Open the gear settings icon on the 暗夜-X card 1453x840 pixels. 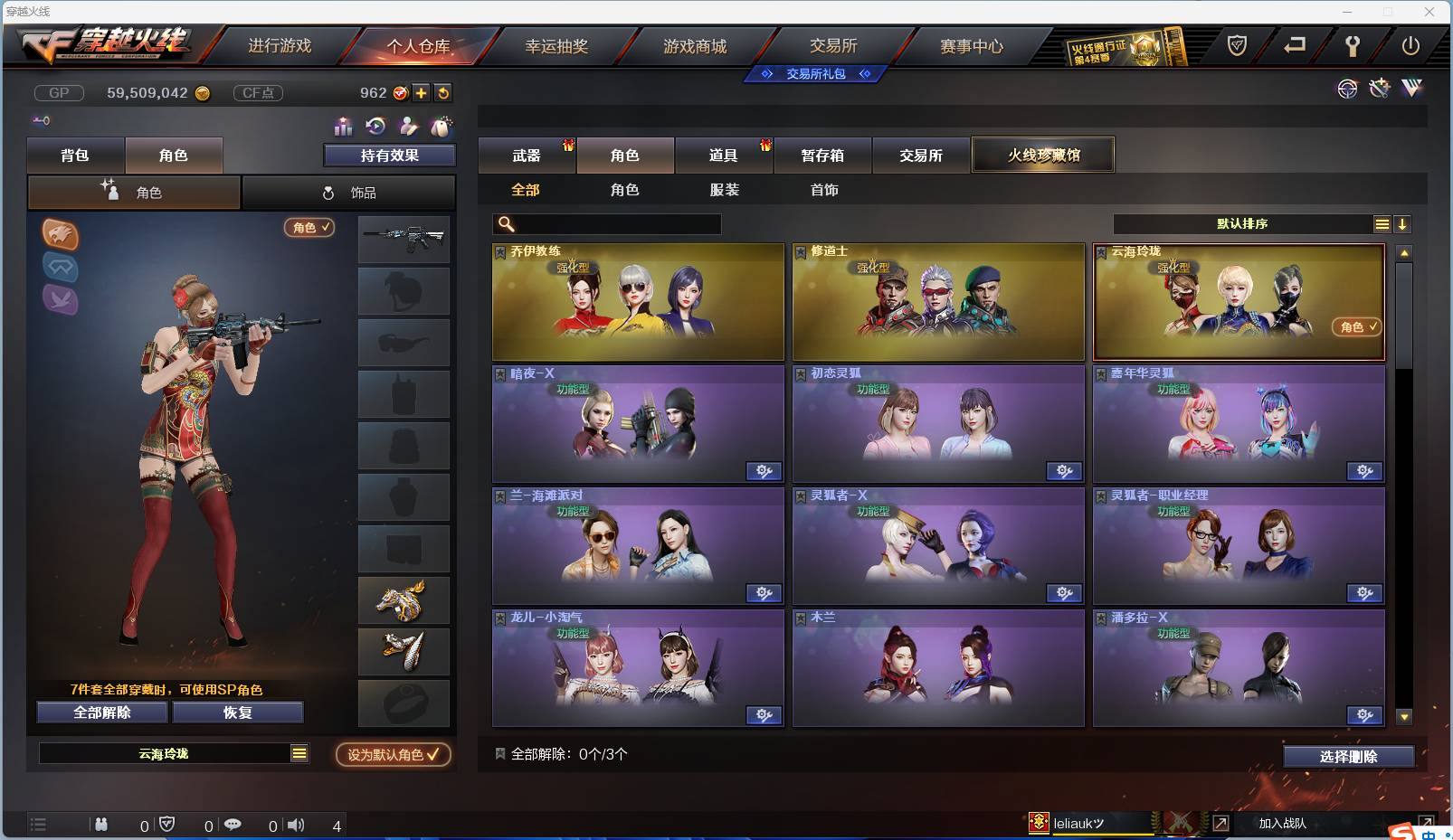(x=764, y=471)
